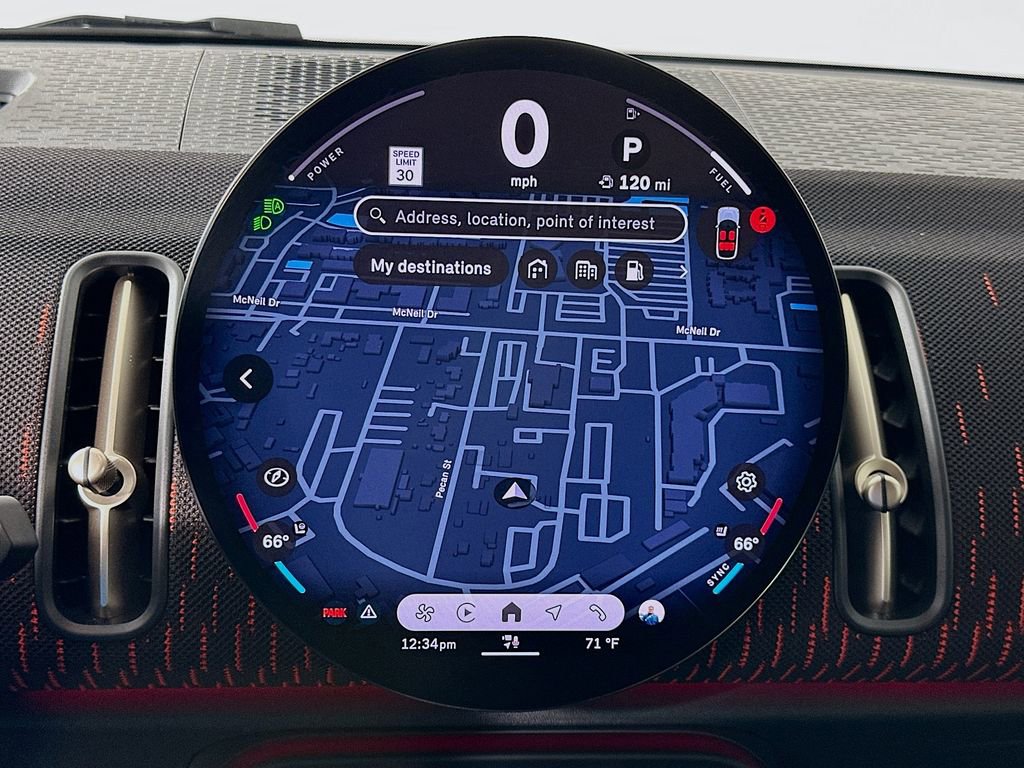Tap the voice assistant microphone icon

point(510,642)
